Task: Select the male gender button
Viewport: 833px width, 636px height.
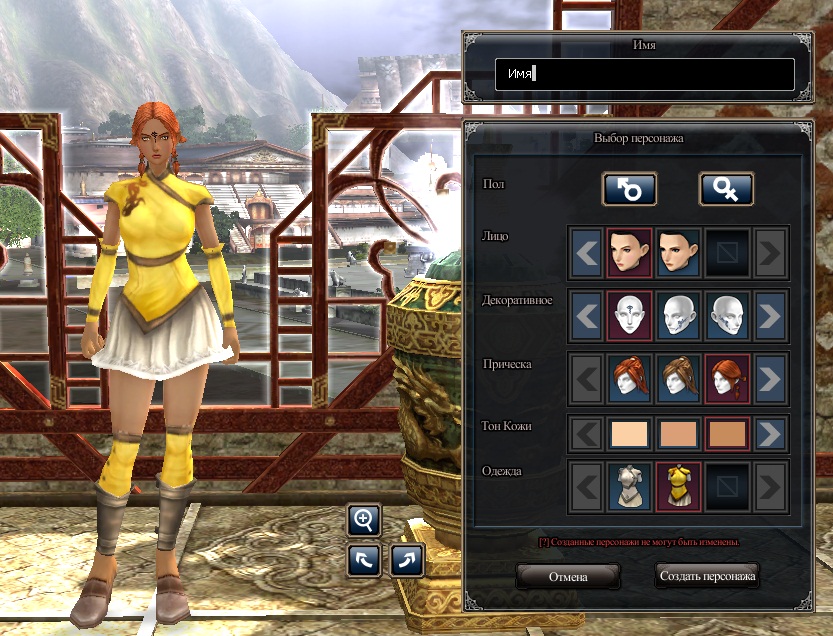Action: coord(629,188)
